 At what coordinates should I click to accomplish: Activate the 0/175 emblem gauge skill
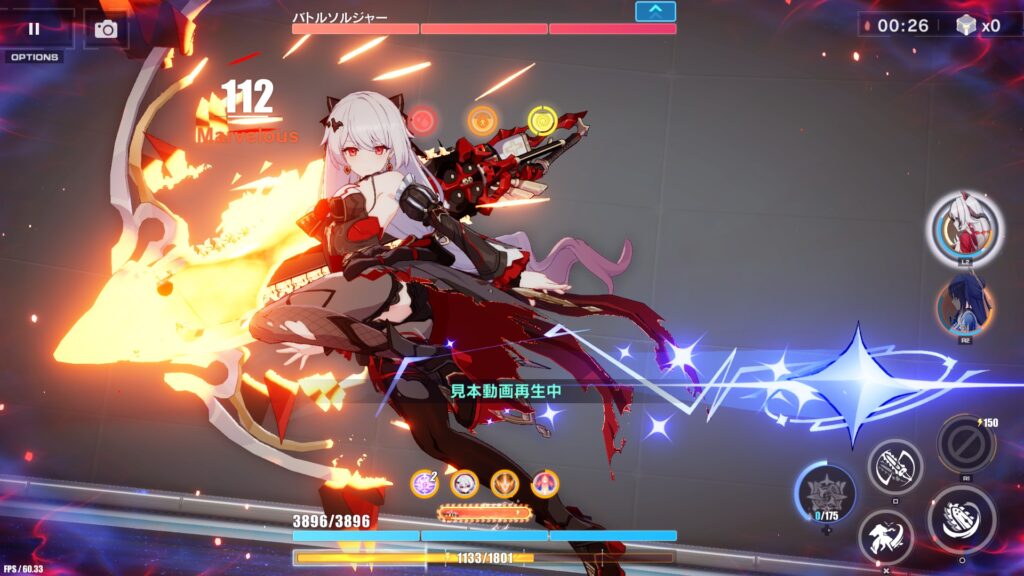tap(825, 493)
